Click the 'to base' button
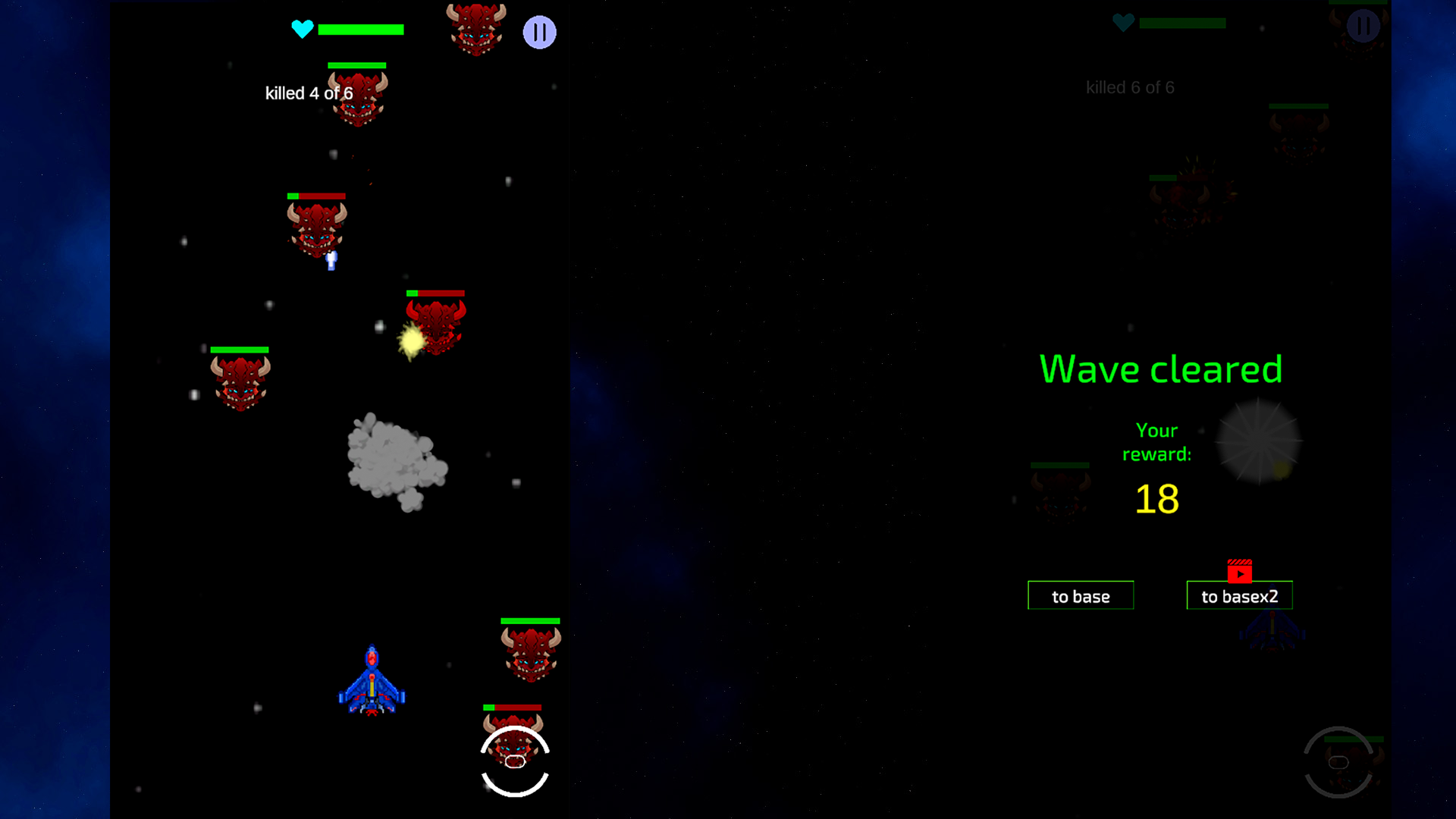Image resolution: width=1456 pixels, height=819 pixels. click(x=1080, y=596)
